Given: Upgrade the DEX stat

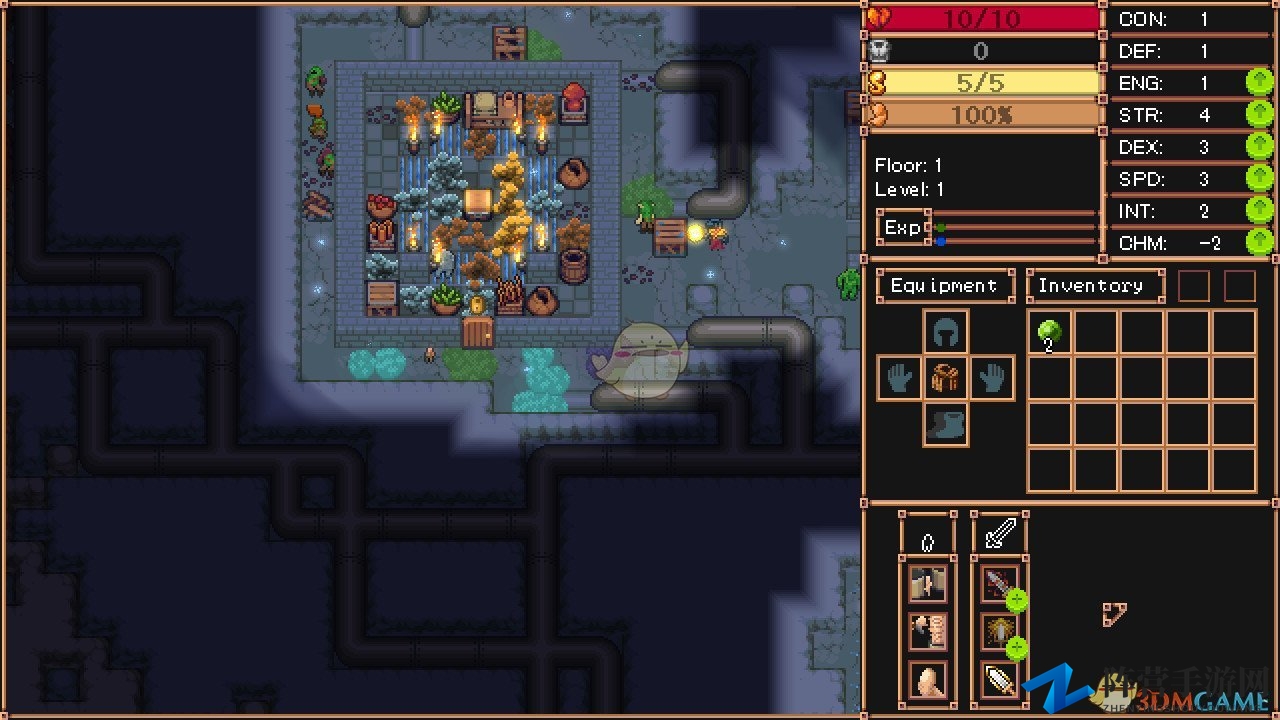Looking at the screenshot, I should click(x=1259, y=146).
